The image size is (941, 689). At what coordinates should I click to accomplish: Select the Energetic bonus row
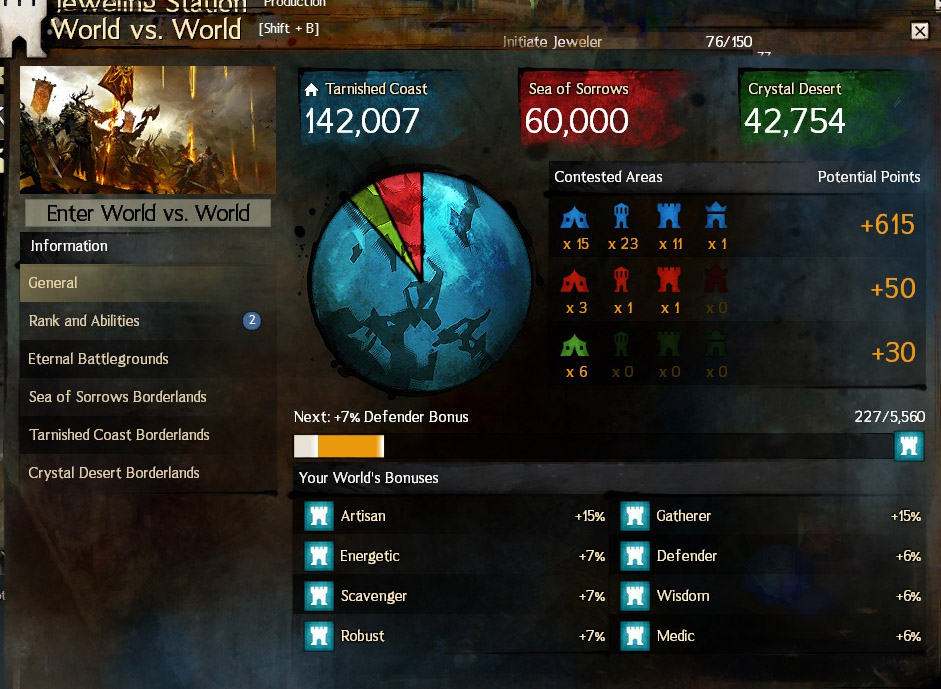pos(455,556)
